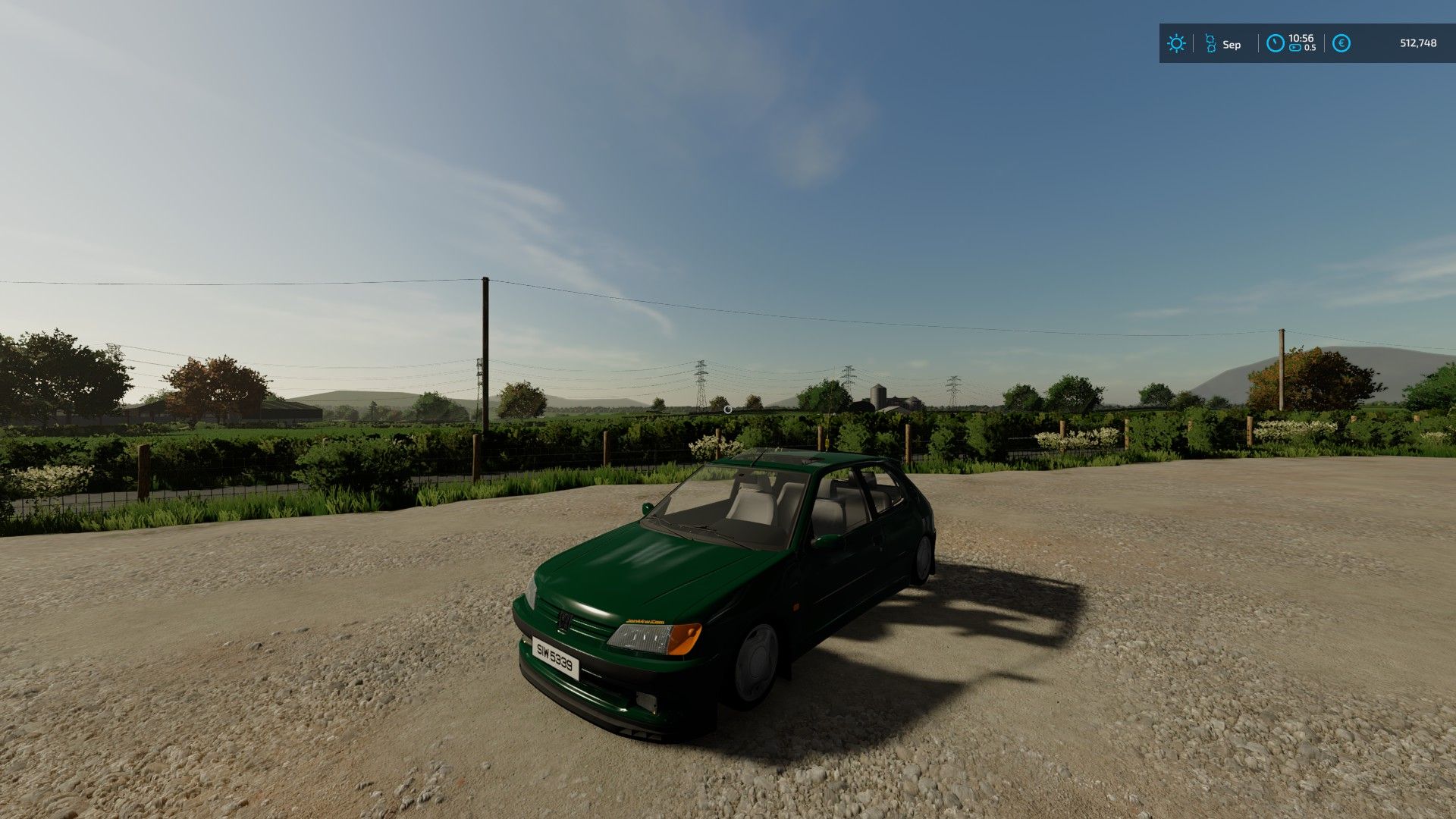Click the blue clock icon
This screenshot has width=1456, height=819.
click(1275, 42)
